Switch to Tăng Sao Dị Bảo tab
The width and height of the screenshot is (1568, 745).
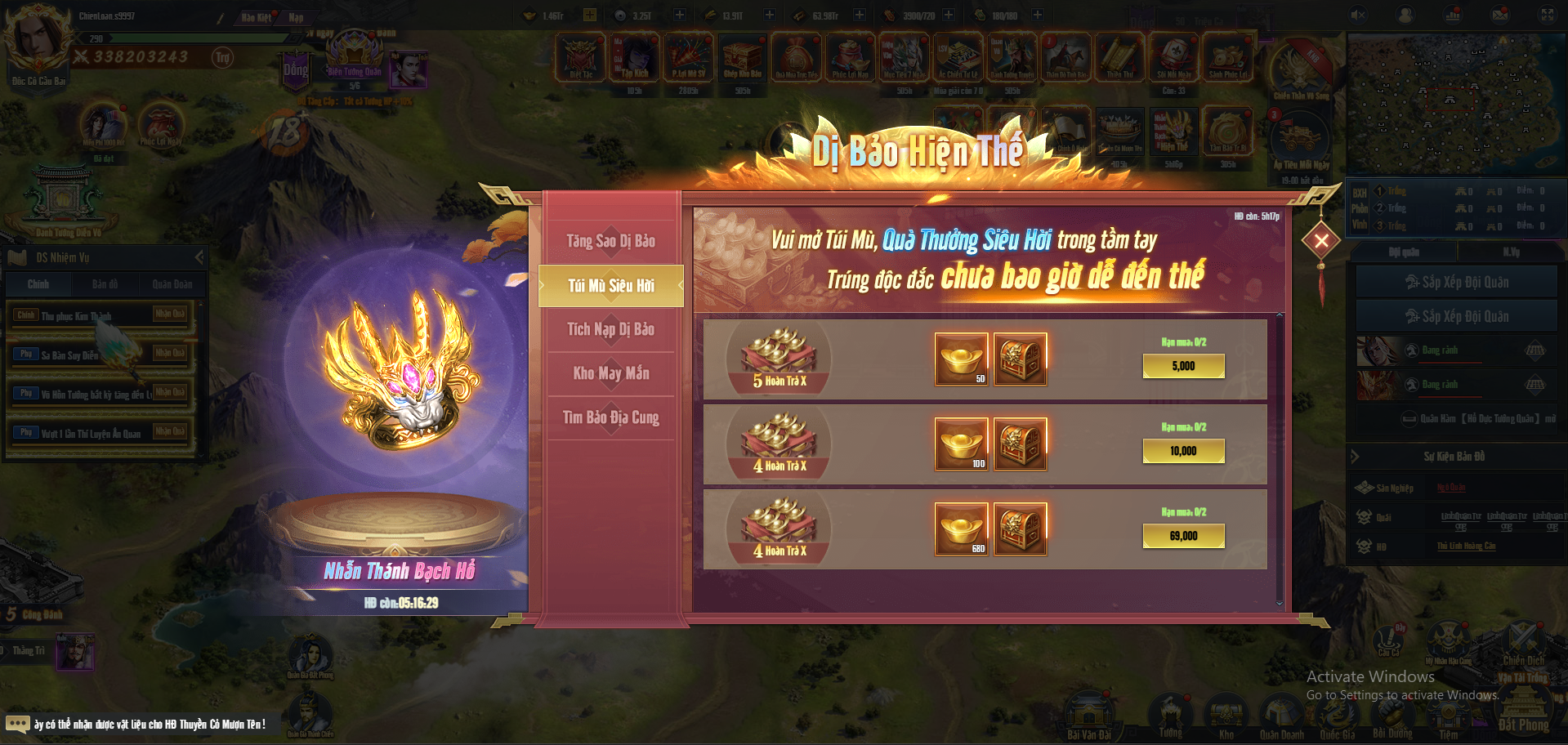[611, 241]
